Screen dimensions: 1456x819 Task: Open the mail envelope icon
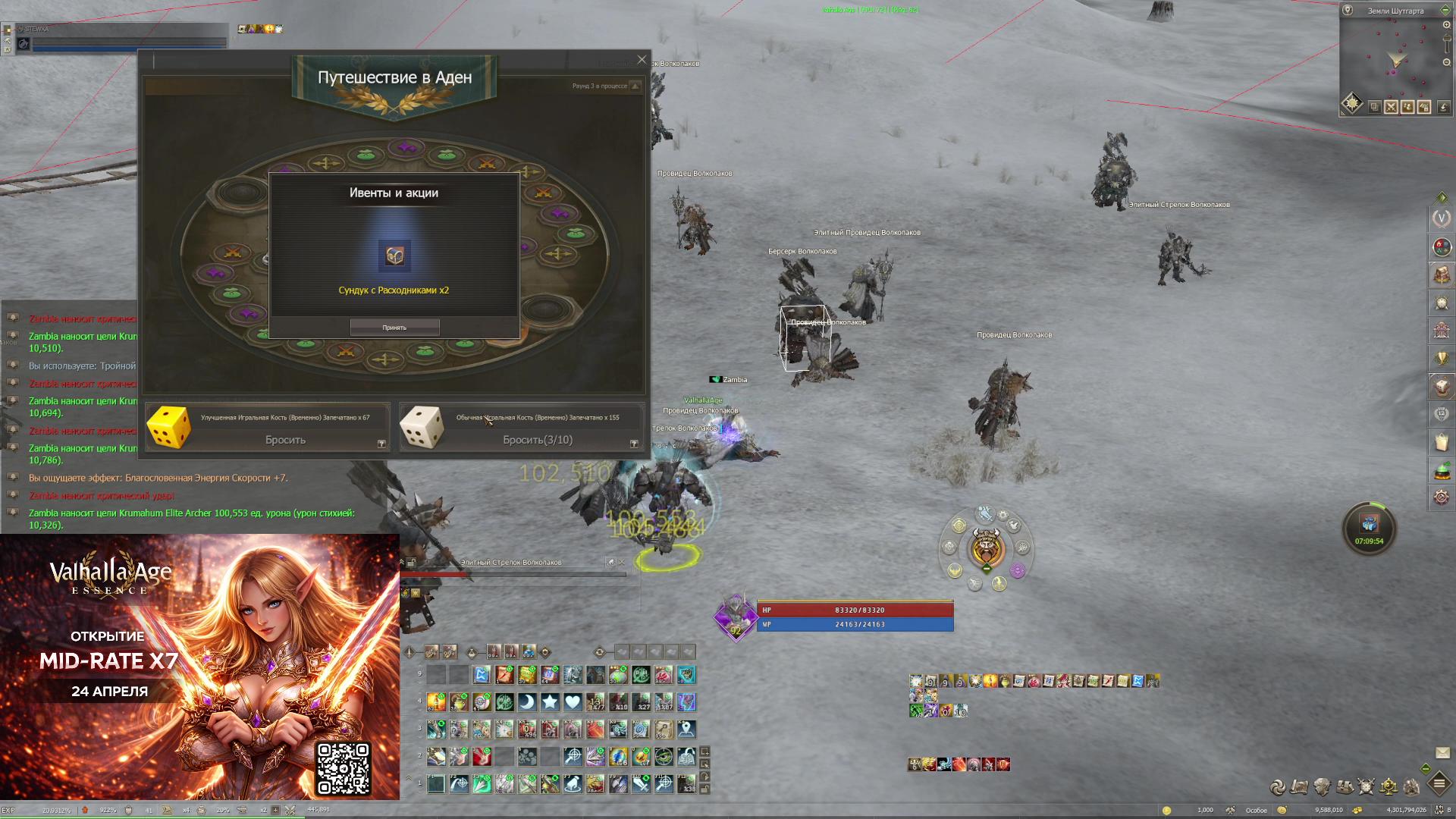click(x=1442, y=753)
